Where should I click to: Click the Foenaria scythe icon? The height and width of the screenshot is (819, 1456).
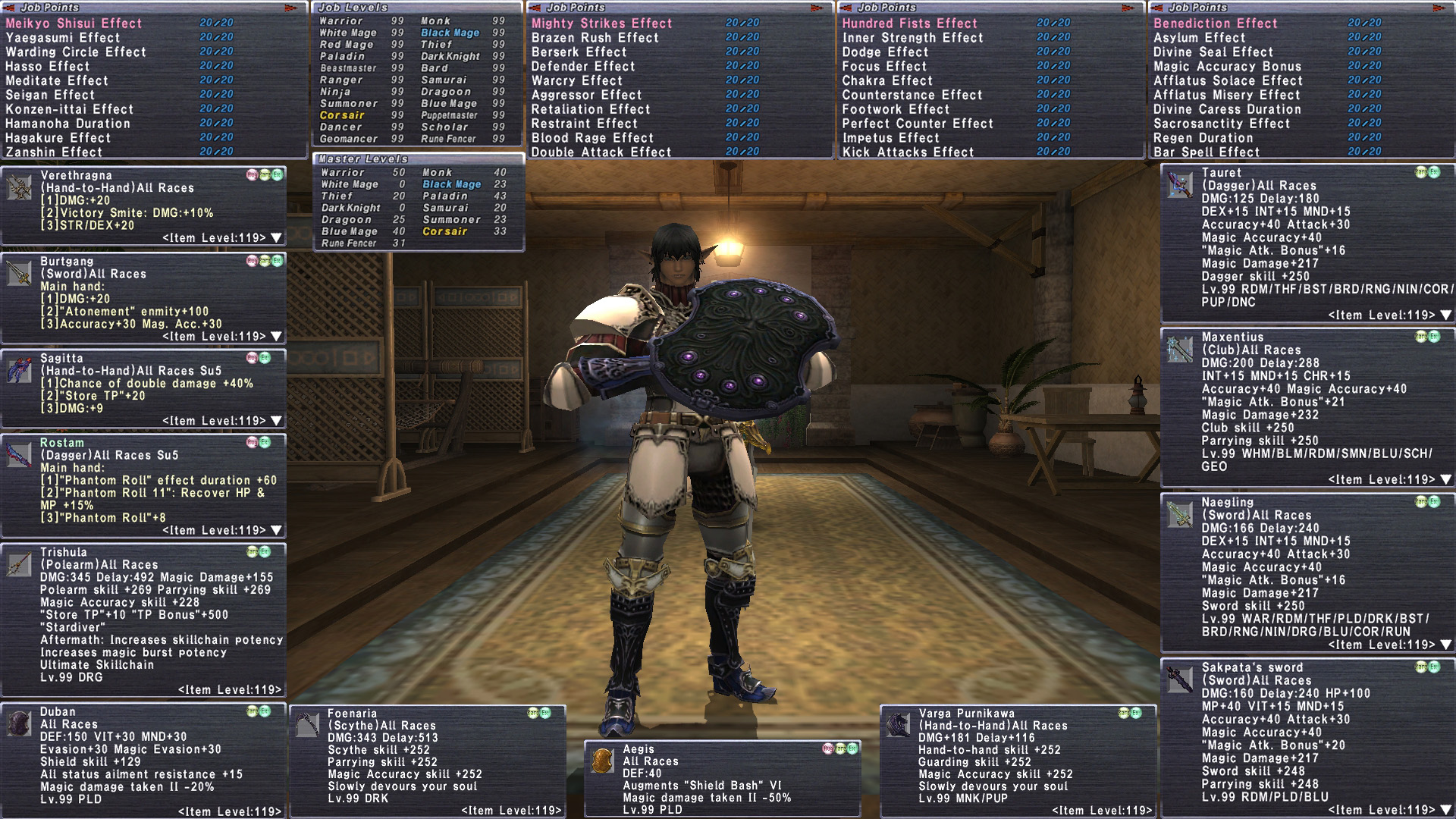307,725
